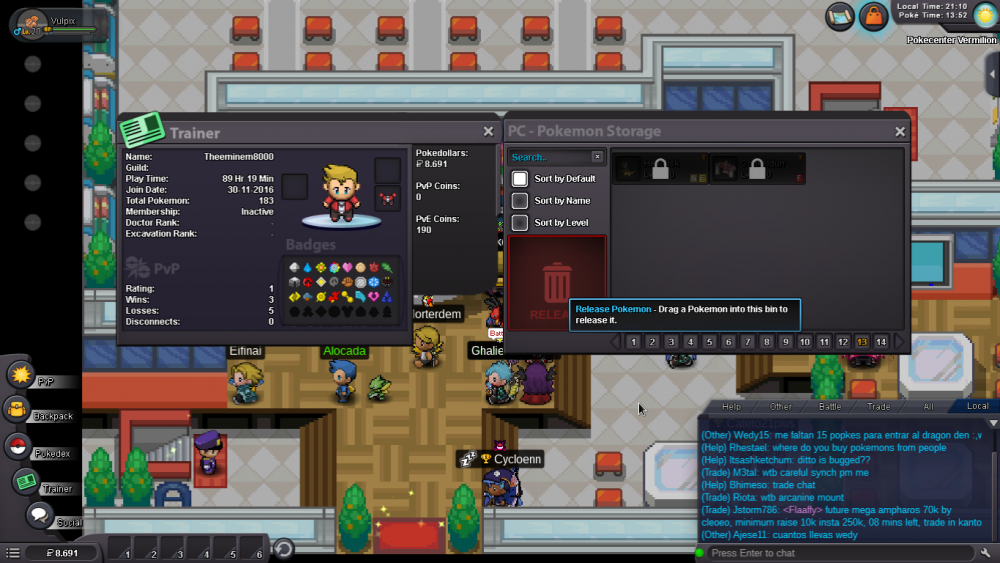
Task: Switch chat to the Battle tab
Action: click(830, 407)
